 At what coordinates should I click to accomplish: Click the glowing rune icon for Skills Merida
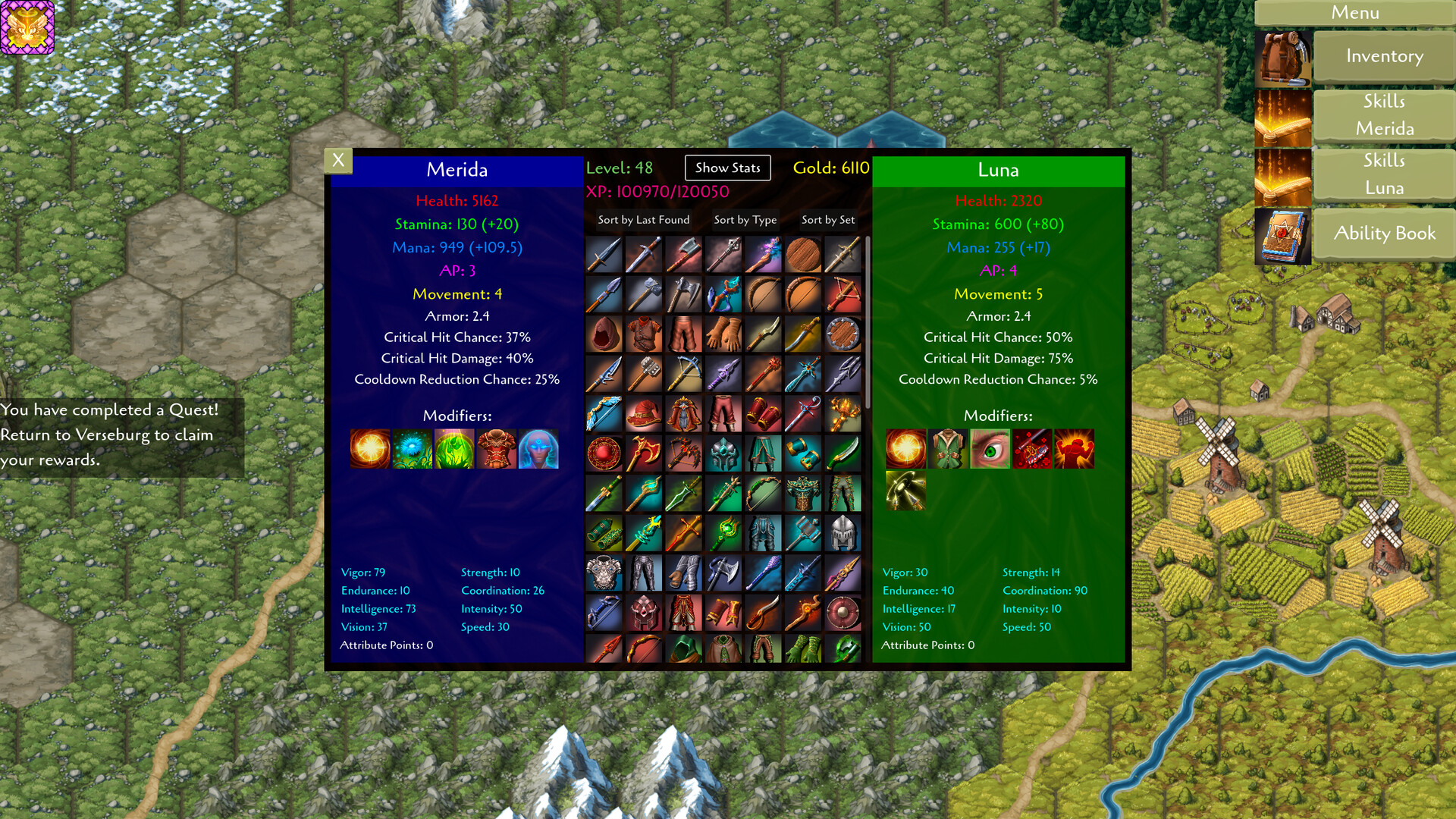tap(1284, 115)
